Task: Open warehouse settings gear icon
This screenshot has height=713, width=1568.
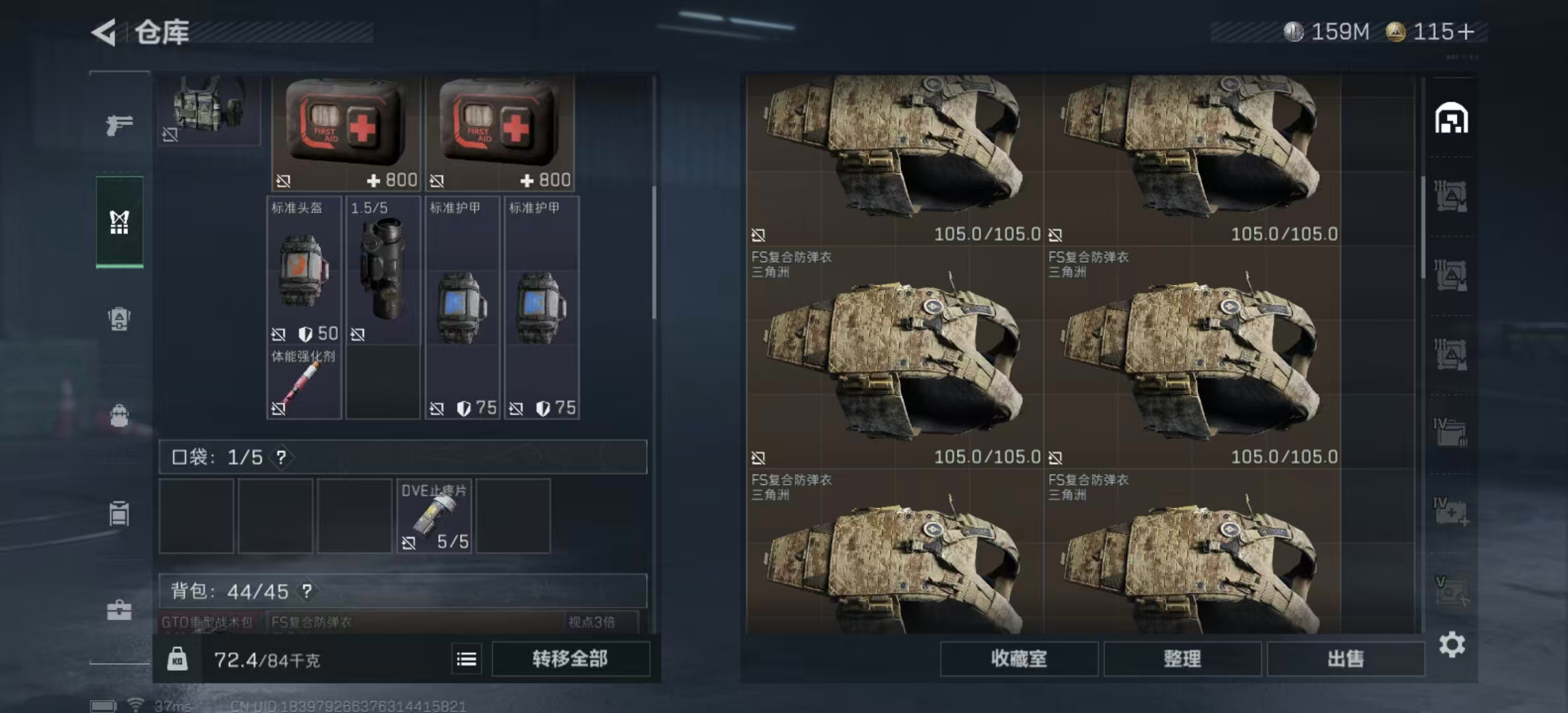Action: tap(1452, 644)
